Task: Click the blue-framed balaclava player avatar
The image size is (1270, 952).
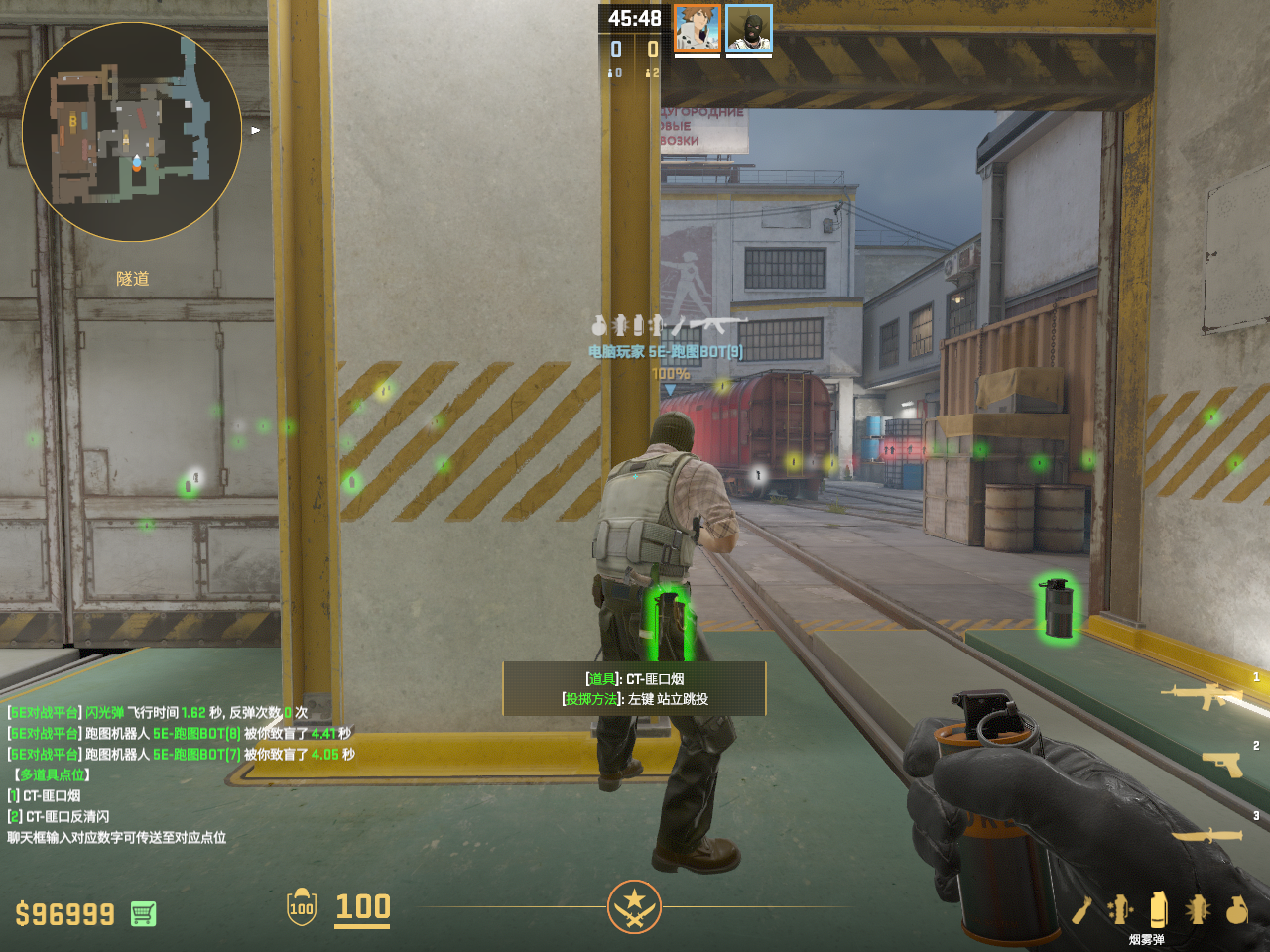Action: coord(749,28)
